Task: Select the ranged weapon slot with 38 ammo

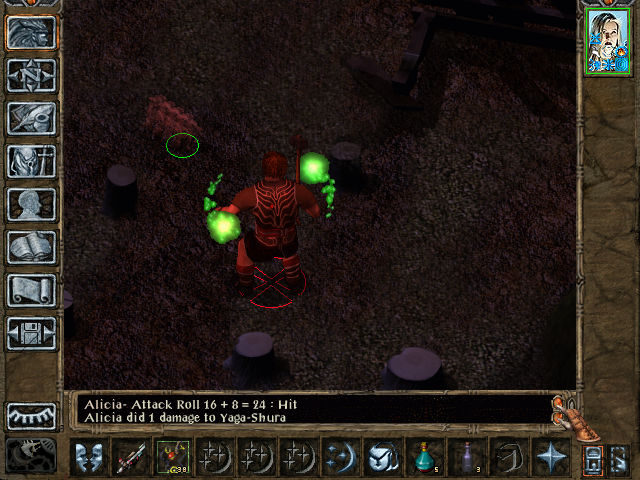Action: [172, 458]
